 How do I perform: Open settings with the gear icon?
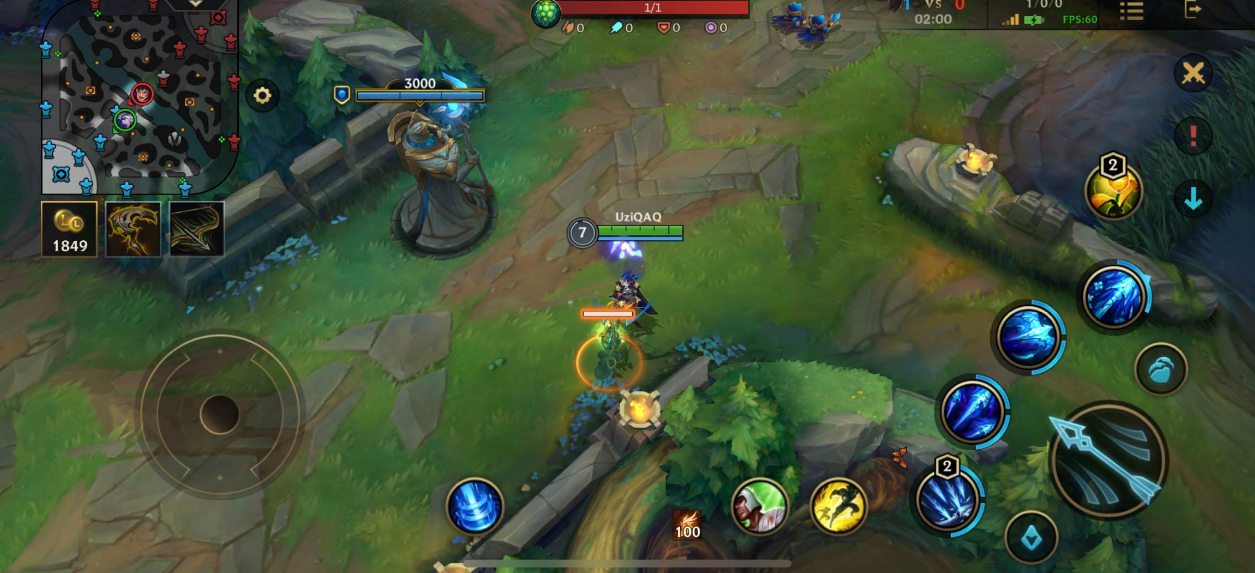262,96
